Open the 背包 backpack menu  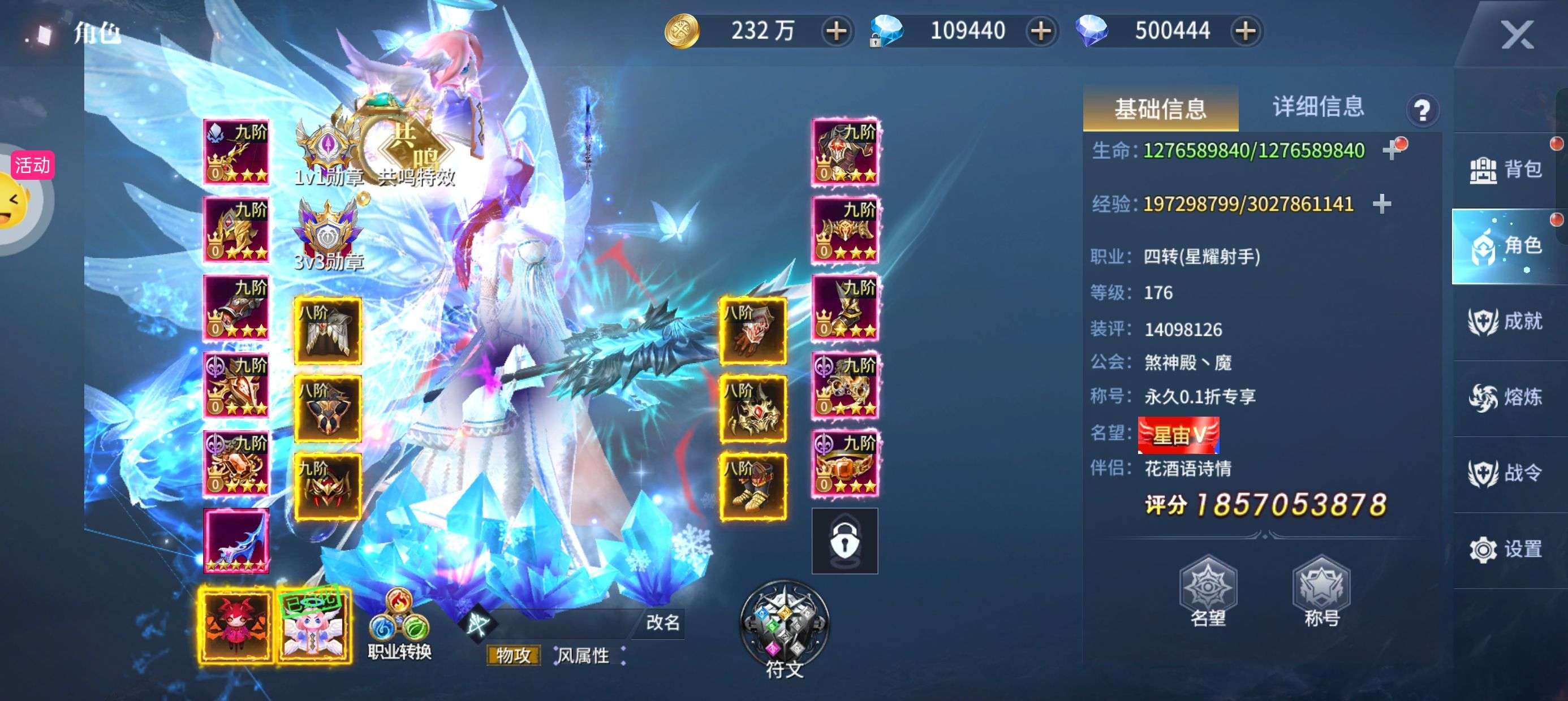point(1506,170)
